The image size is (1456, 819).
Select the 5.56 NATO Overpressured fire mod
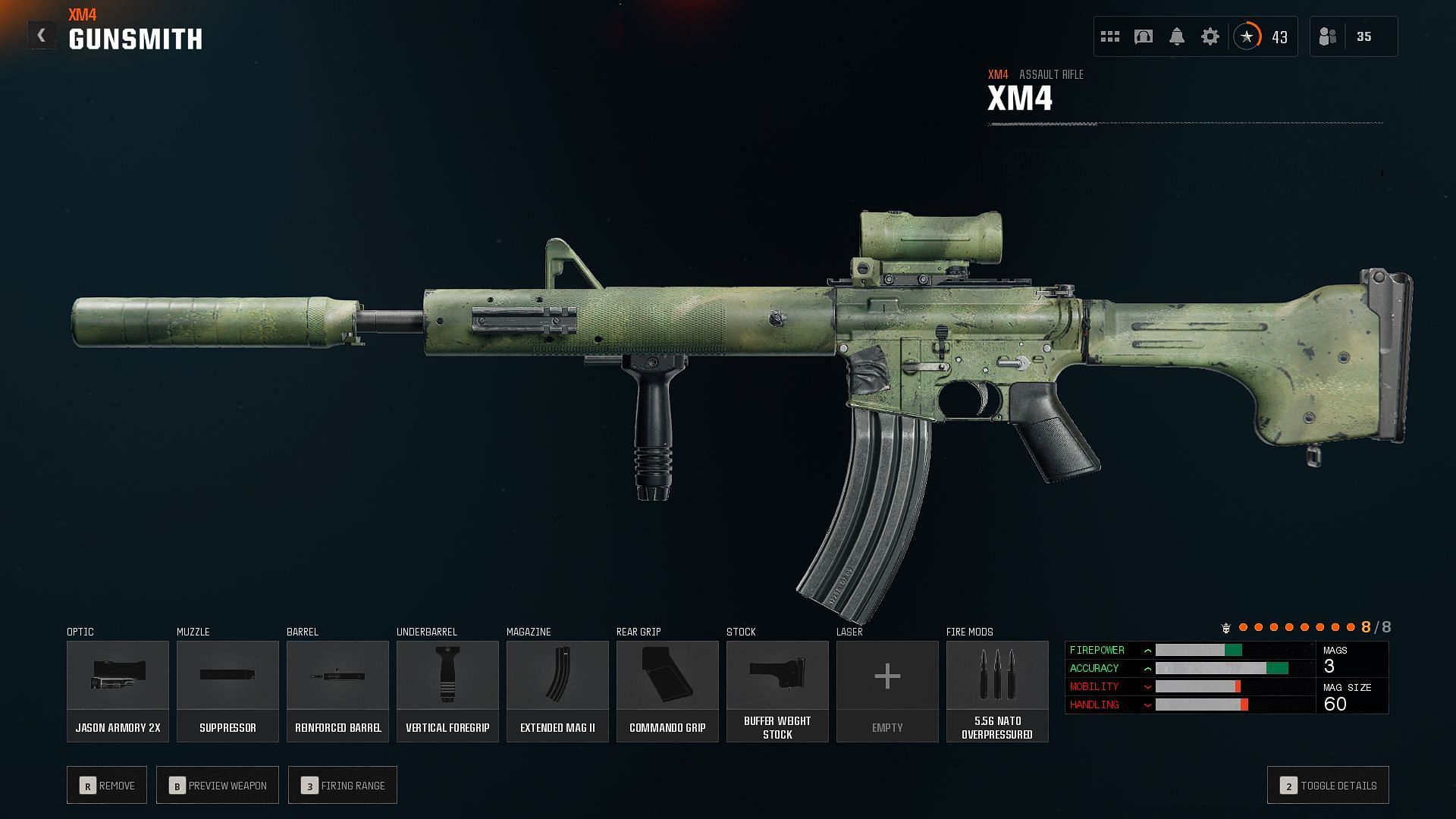click(997, 691)
